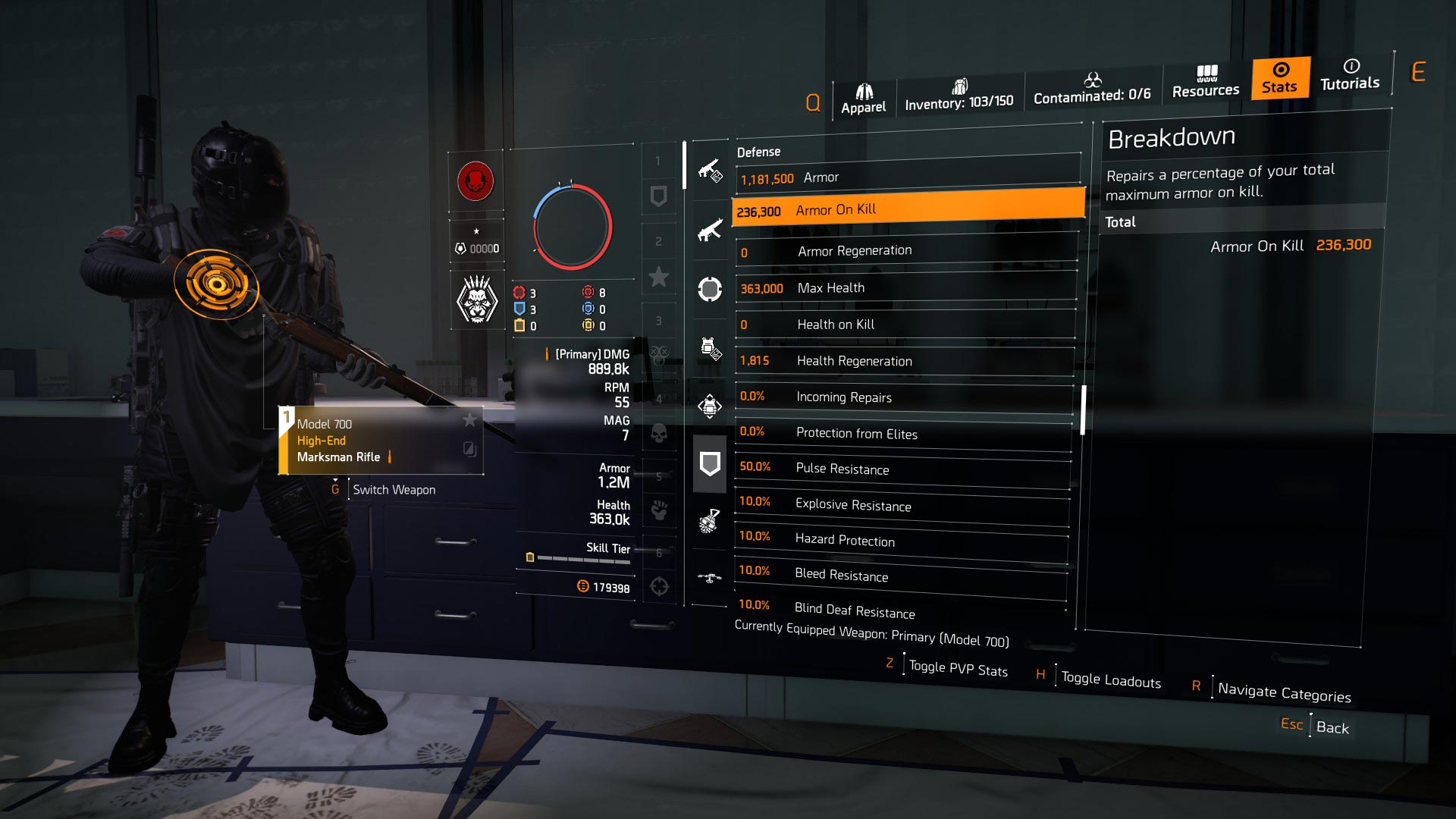1456x819 pixels.
Task: Go Back from the stats screen
Action: (x=1332, y=727)
